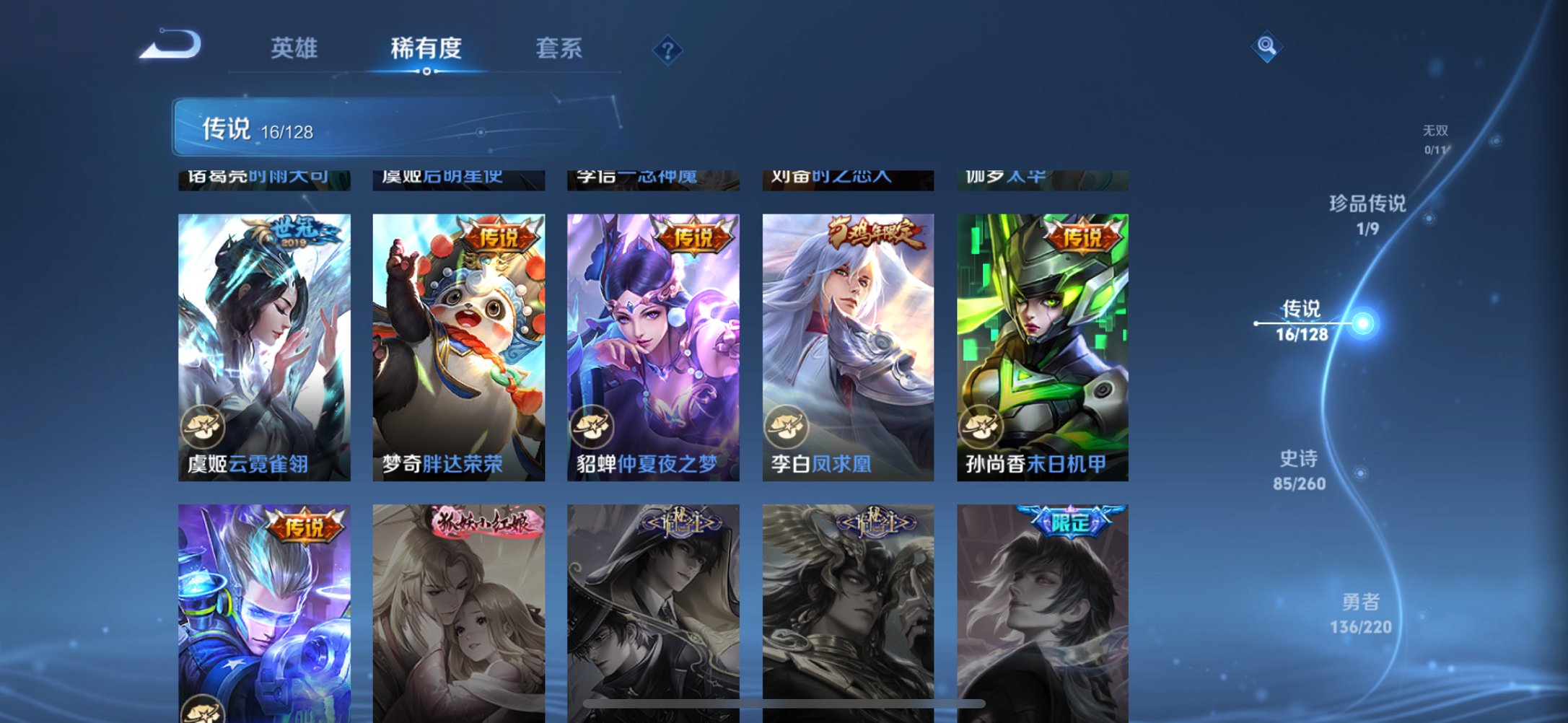
Task: Click the 百鸡年限定 badge on 凤求凰
Action: click(872, 229)
